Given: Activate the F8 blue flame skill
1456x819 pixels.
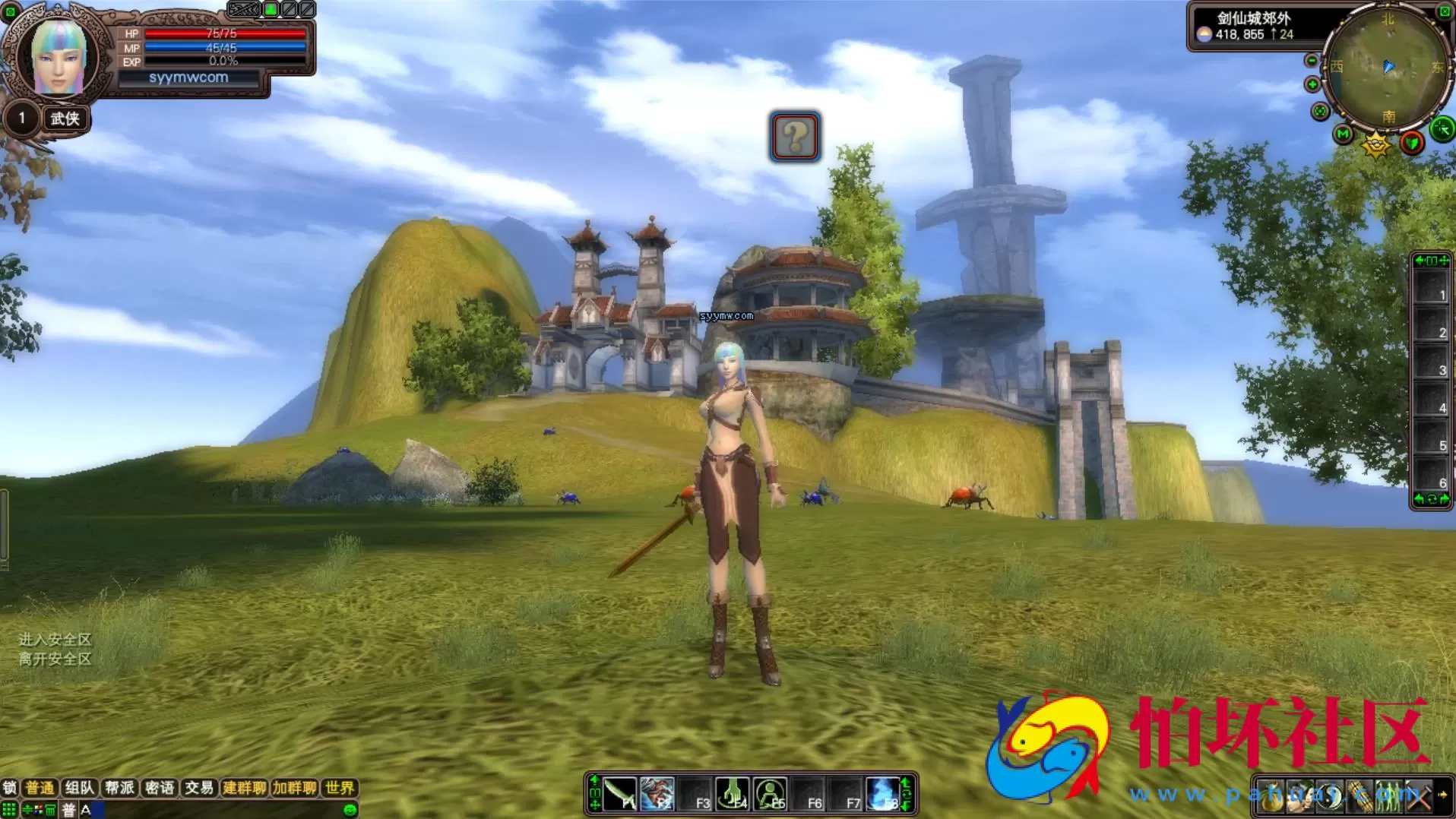Looking at the screenshot, I should click(x=883, y=795).
